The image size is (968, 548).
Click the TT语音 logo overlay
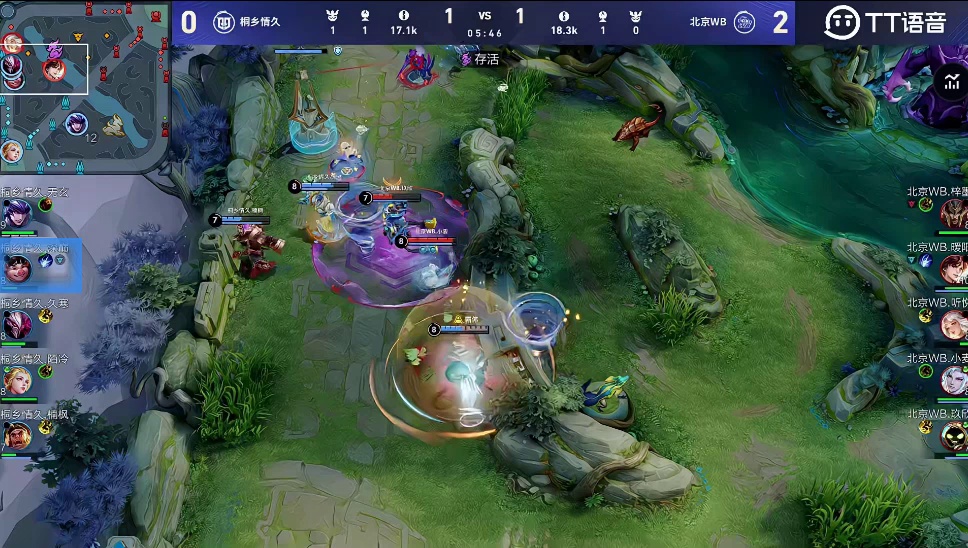pos(884,22)
